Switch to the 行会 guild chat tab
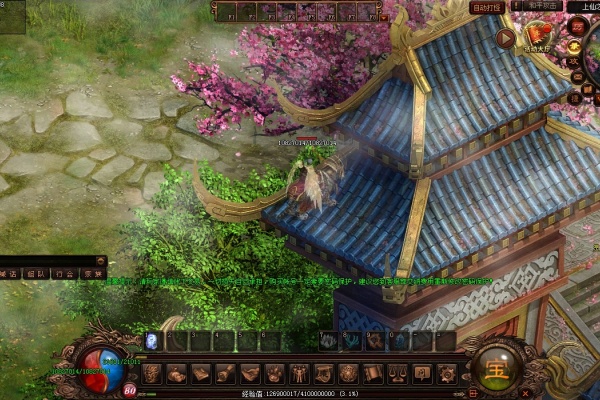This screenshot has height=400, width=600. click(65, 273)
